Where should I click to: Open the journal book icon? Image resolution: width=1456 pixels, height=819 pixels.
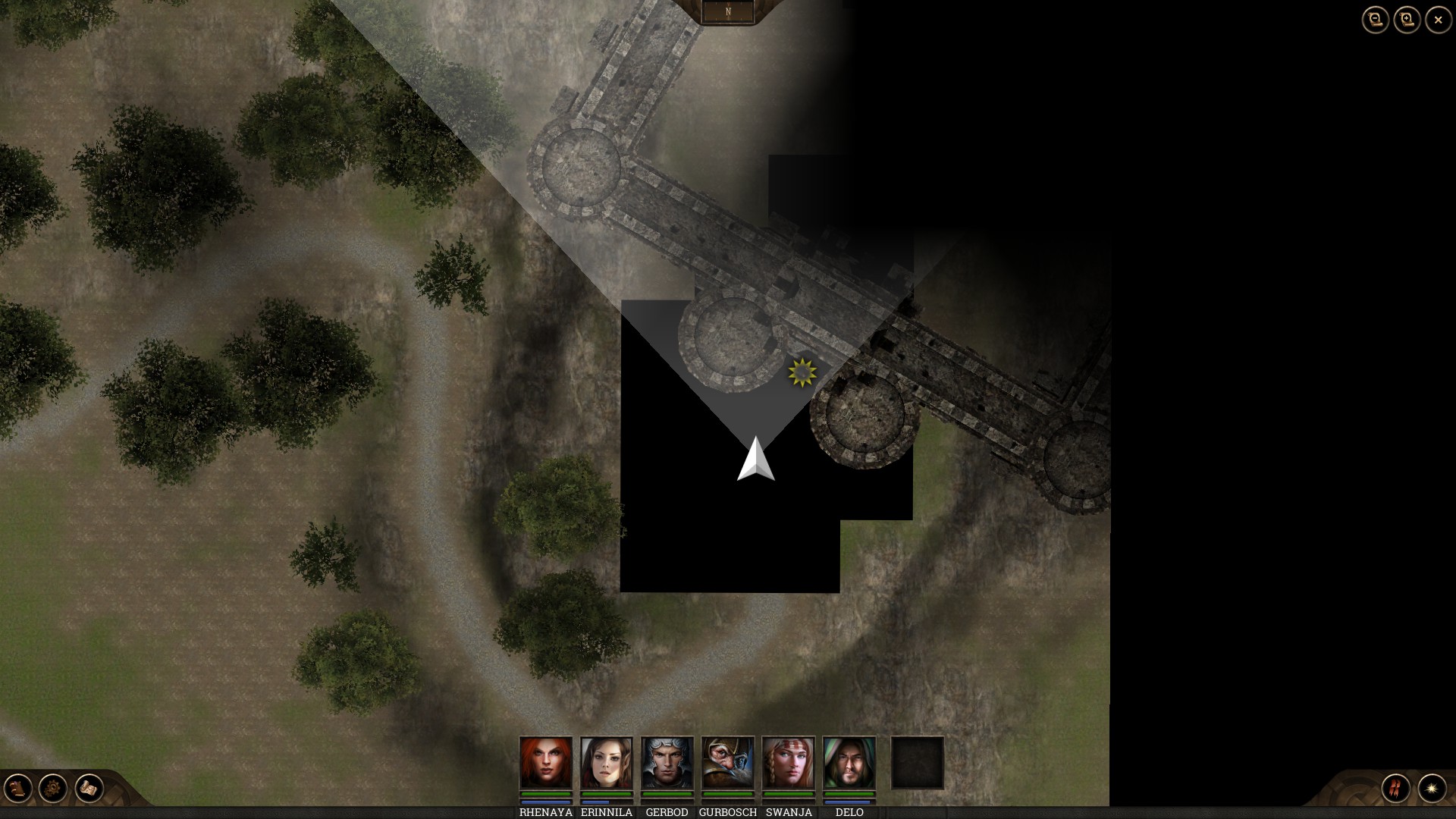[18, 789]
